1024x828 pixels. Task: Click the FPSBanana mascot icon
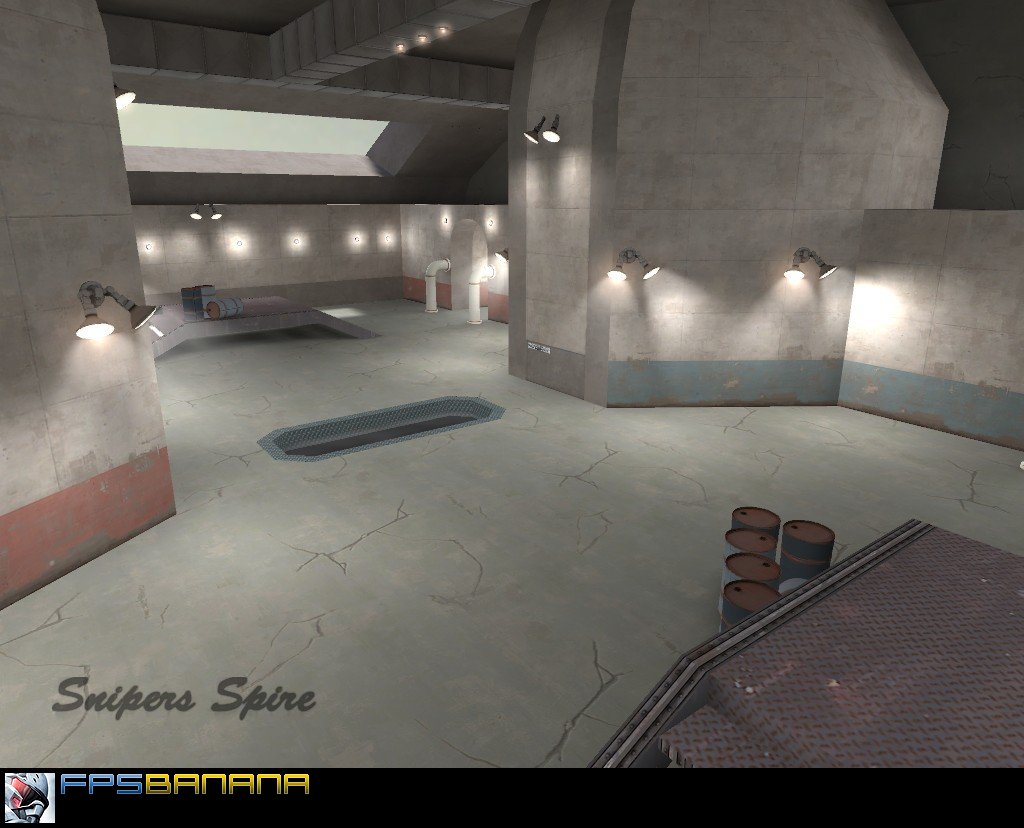(29, 797)
